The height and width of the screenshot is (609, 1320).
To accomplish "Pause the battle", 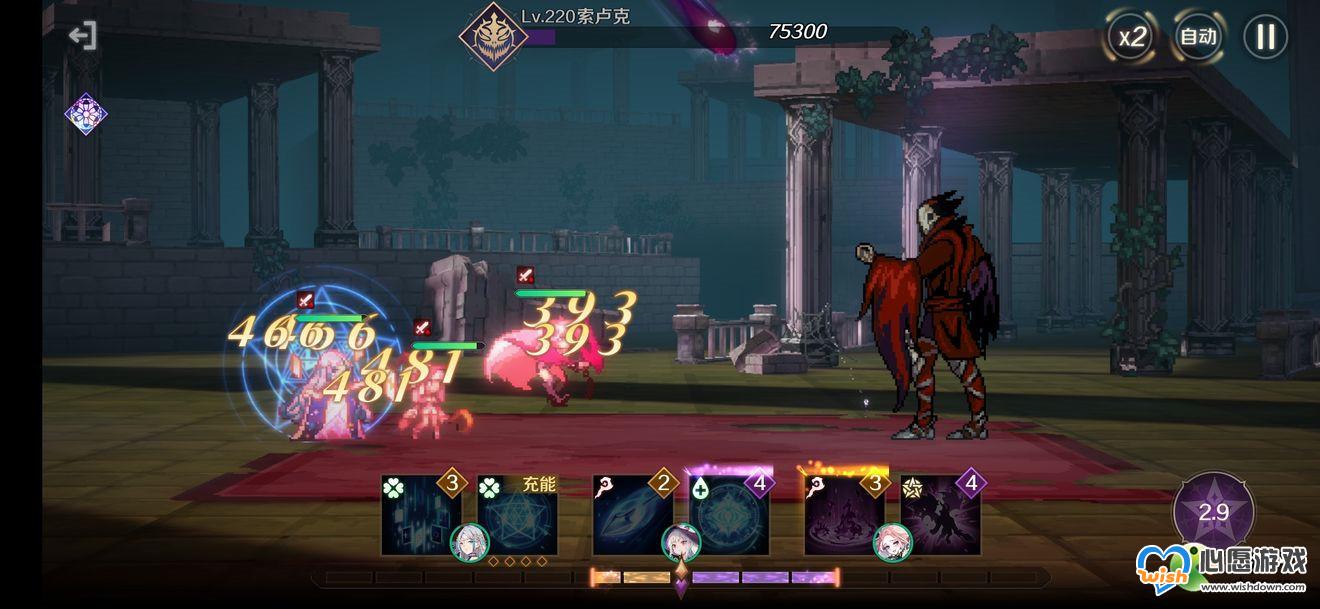I will pyautogui.click(x=1265, y=37).
